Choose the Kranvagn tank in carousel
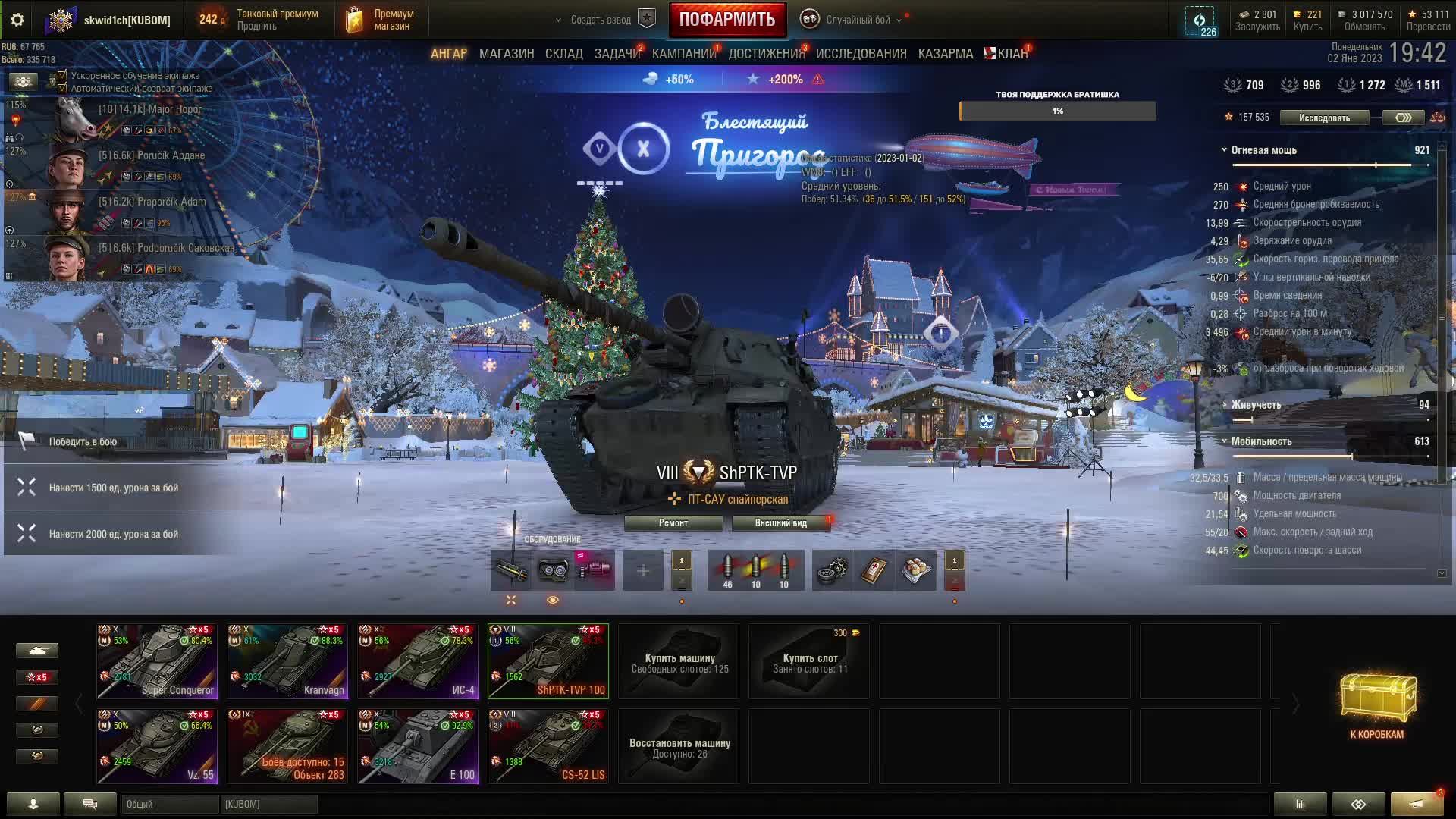This screenshot has width=1456, height=819. (x=287, y=661)
